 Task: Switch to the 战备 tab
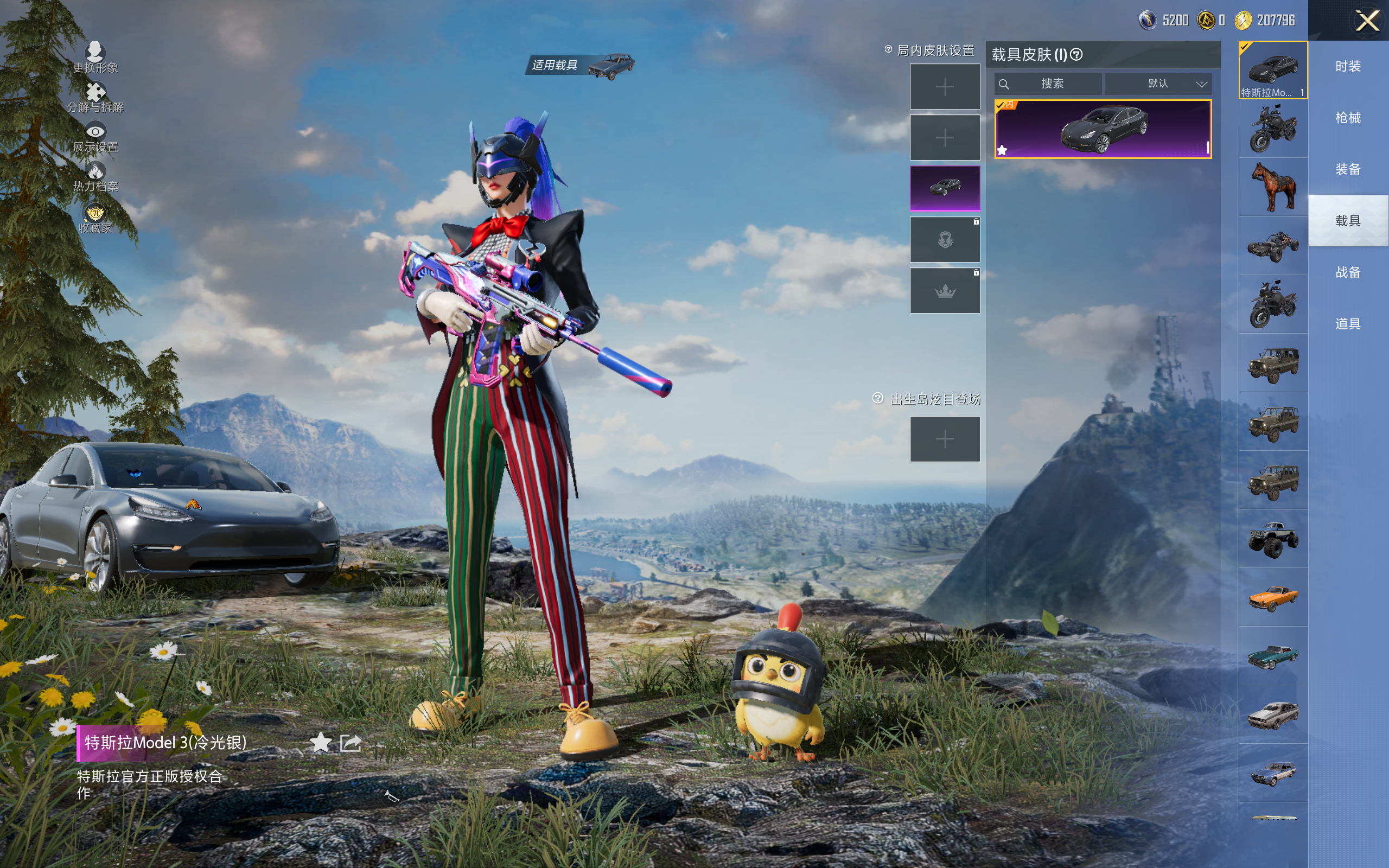tap(1348, 273)
